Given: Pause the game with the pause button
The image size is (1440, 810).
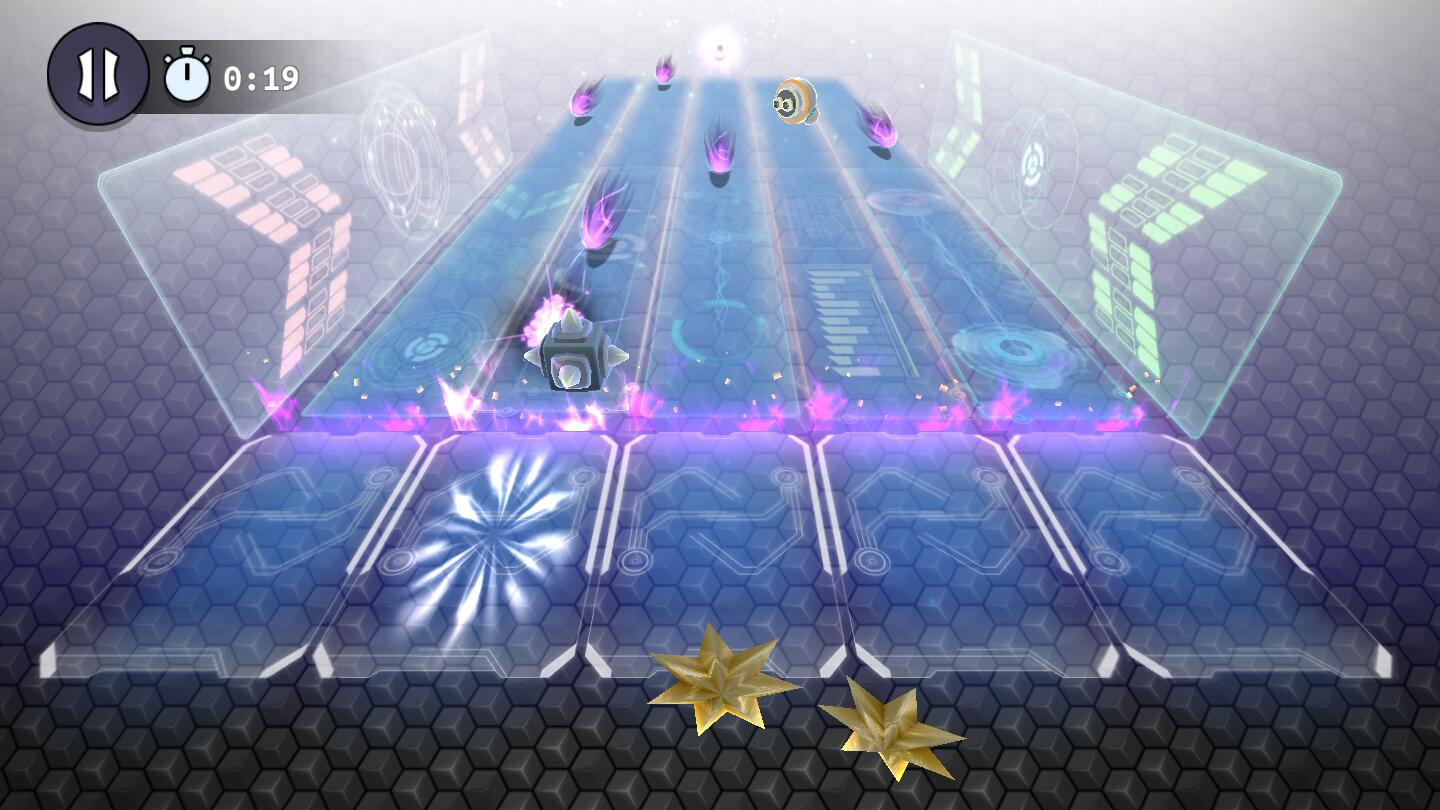Looking at the screenshot, I should coord(98,75).
